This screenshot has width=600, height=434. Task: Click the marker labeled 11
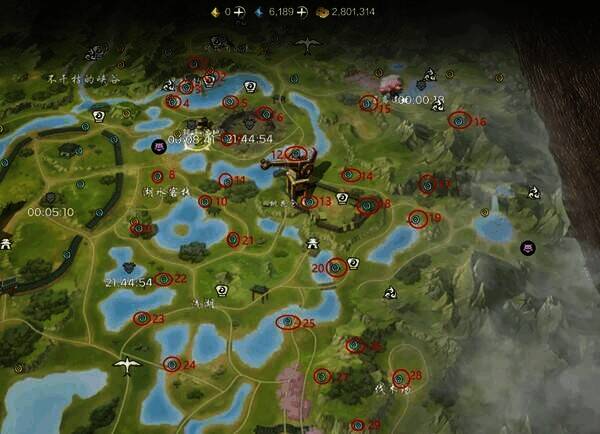tap(225, 180)
